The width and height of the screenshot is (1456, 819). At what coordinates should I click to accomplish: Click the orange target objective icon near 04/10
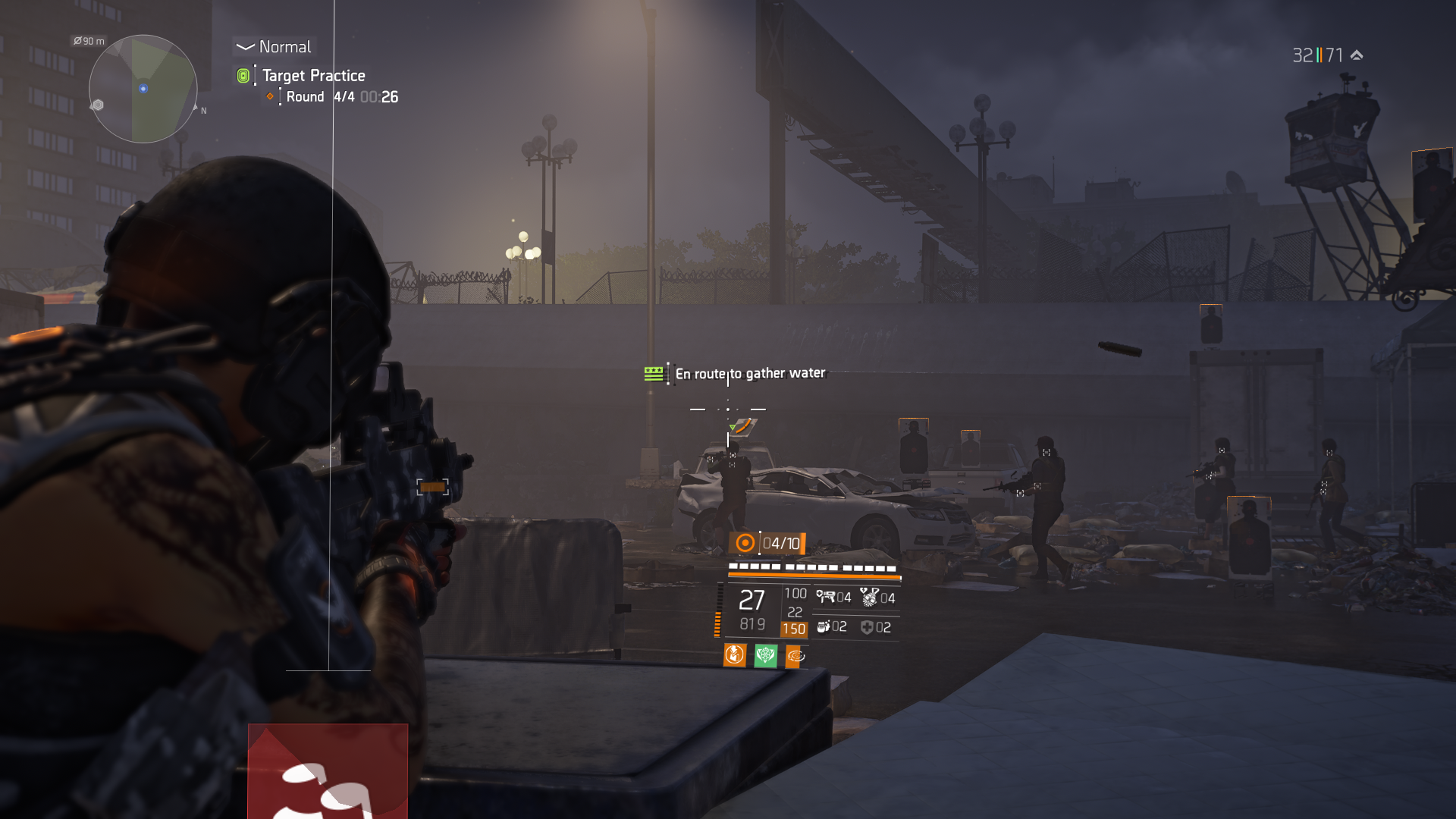[x=745, y=543]
